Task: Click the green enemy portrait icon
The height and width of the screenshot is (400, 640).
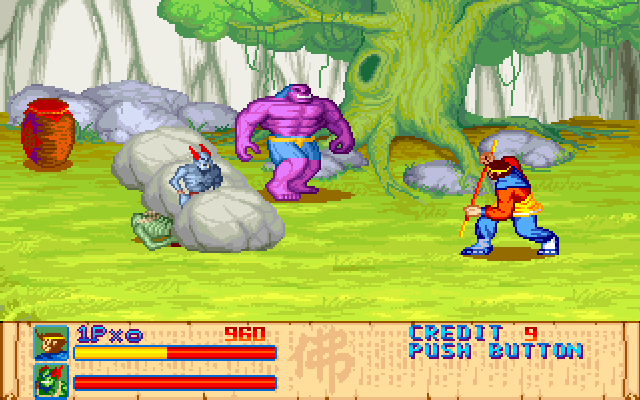Action: (50, 380)
